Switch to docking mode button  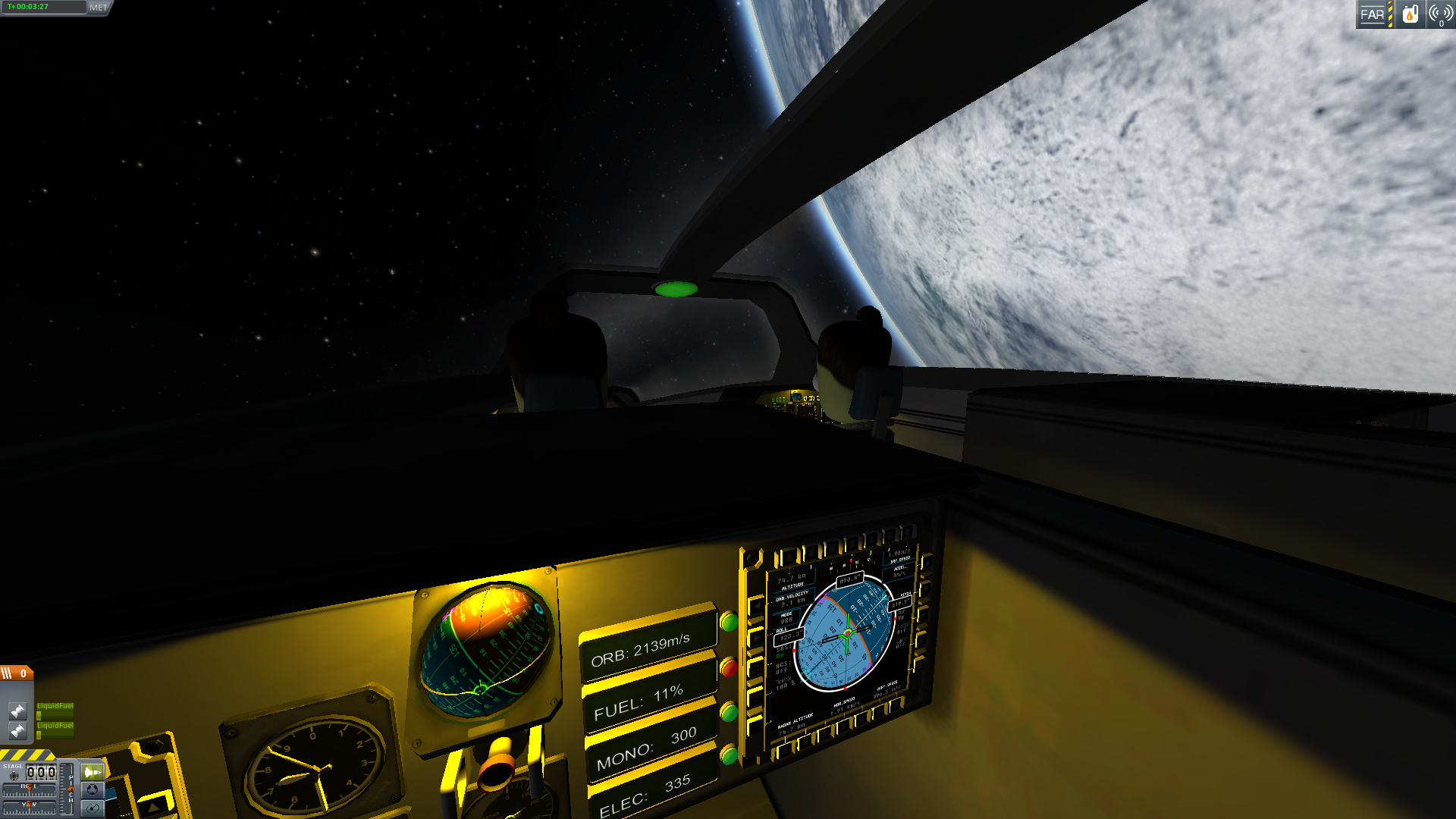(x=92, y=790)
